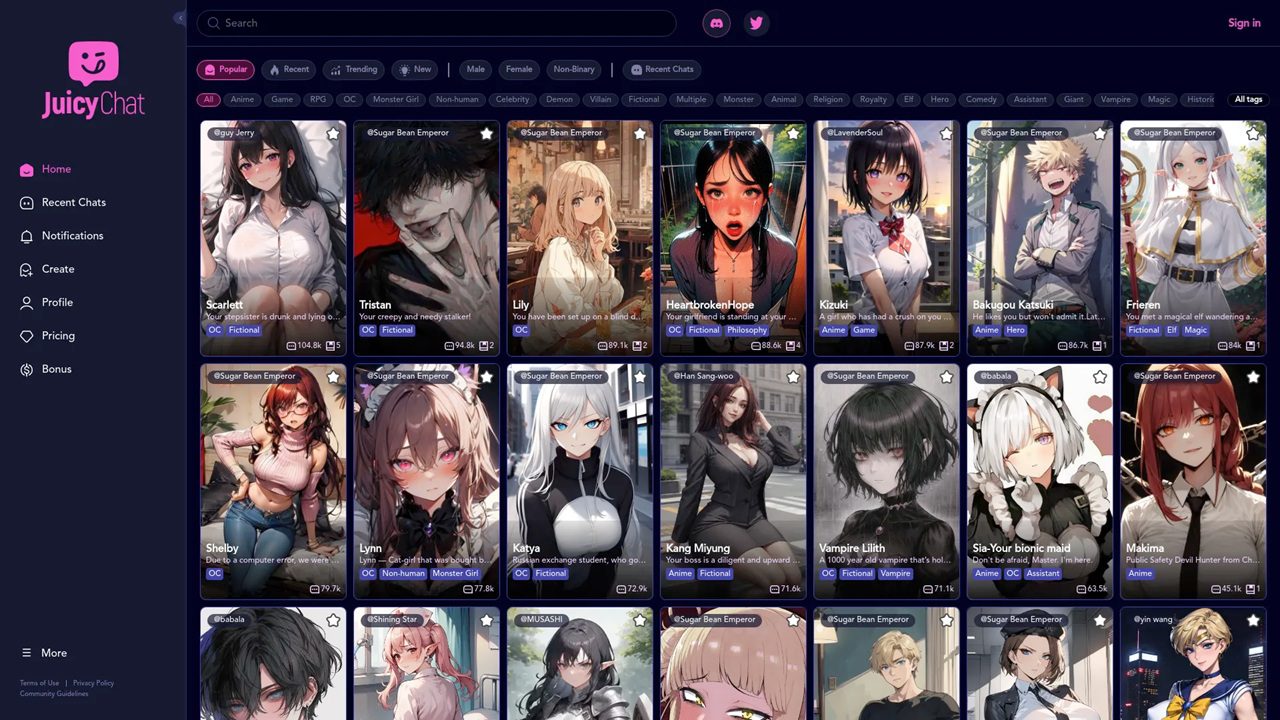The width and height of the screenshot is (1280, 720).
Task: Expand the More menu
Action: 53,653
